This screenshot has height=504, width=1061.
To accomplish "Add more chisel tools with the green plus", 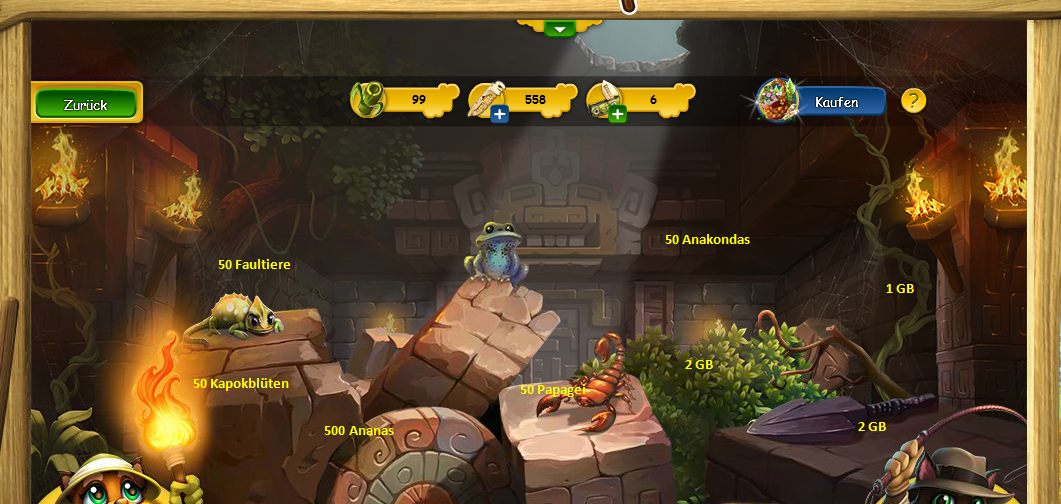I will coord(618,115).
